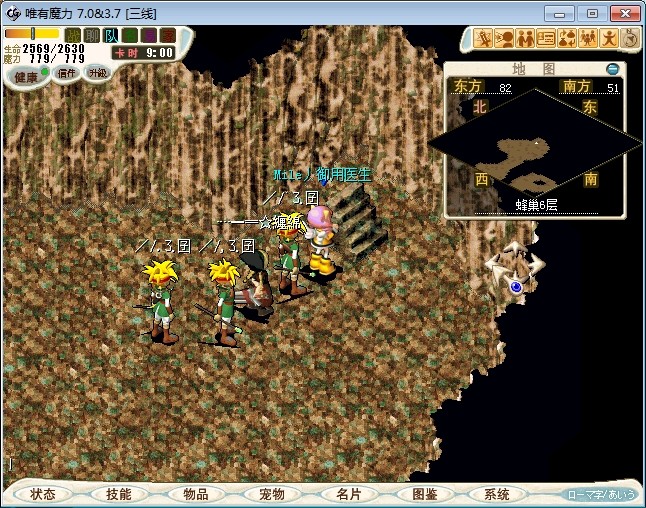Image resolution: width=646 pixels, height=508 pixels.
Task: Toggle the ローマ字/あいう input mode
Action: (601, 494)
